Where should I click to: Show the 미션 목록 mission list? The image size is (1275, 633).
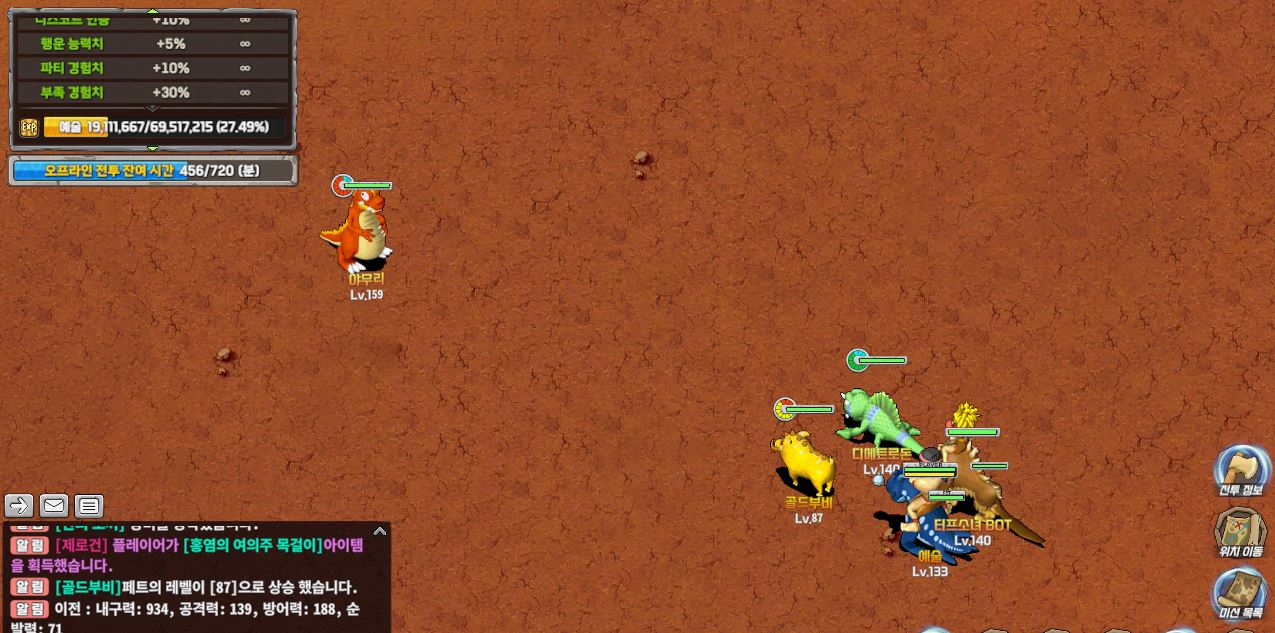1240,593
